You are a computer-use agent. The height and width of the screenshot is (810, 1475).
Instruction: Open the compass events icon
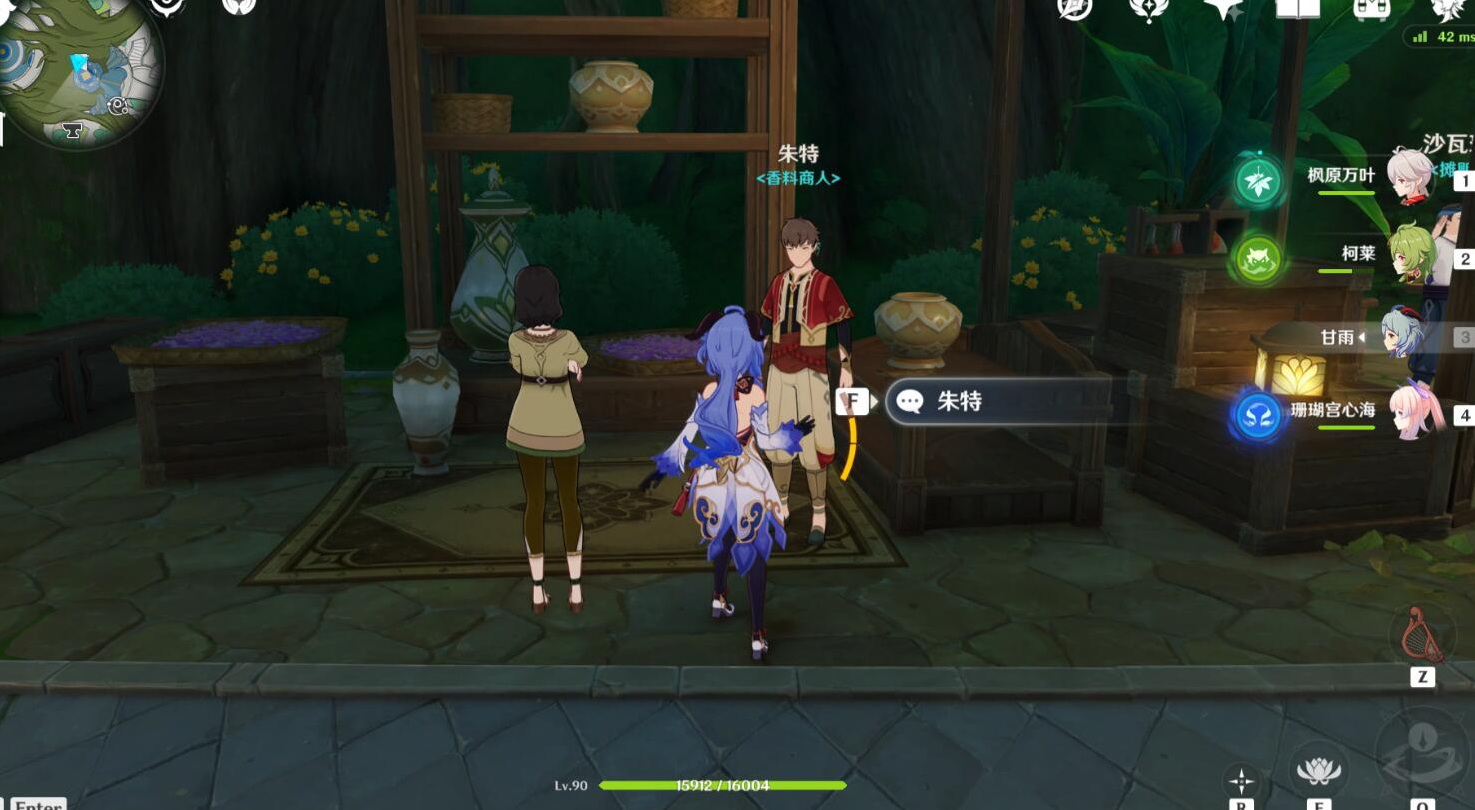click(1075, 8)
